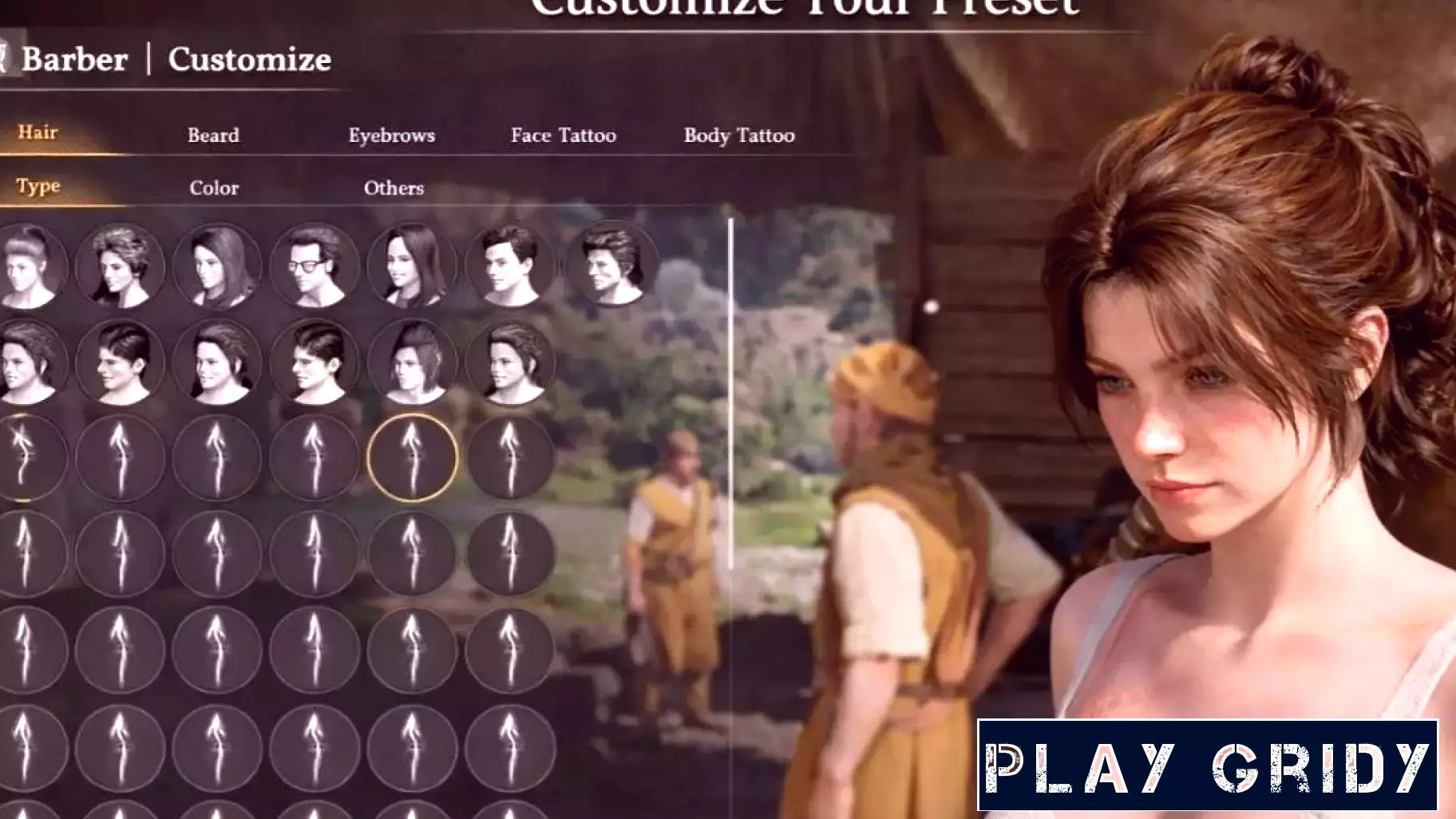
Task: Open the Color sub-tab to change hair color
Action: [x=212, y=188]
